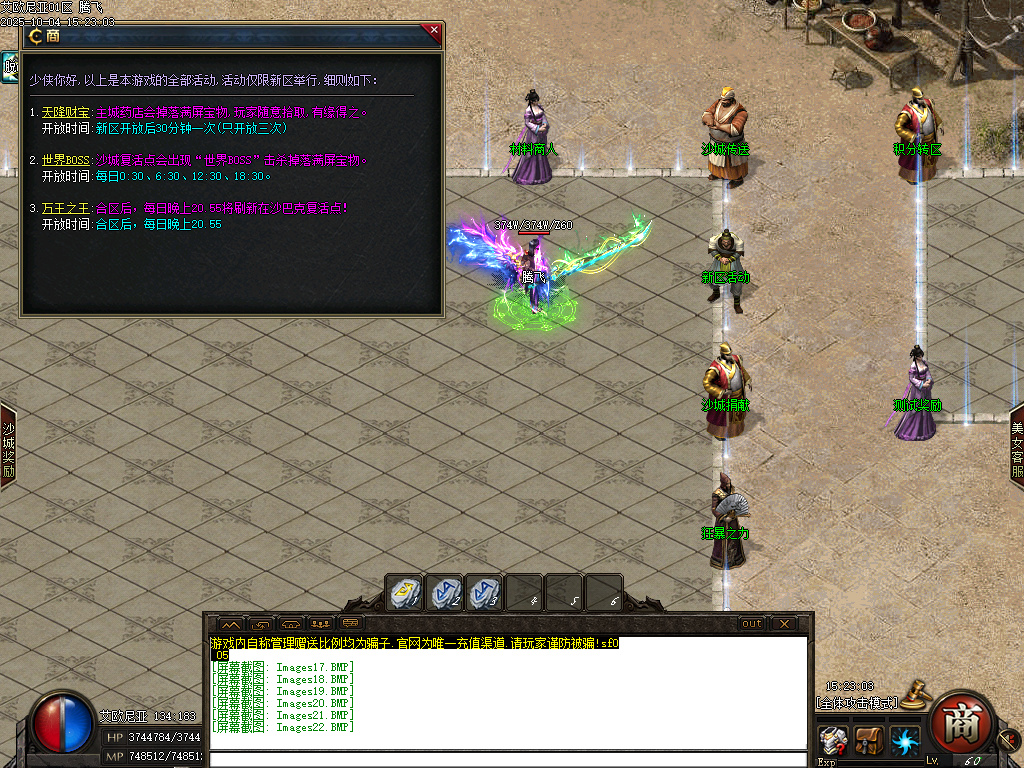
Task: Click the first chat channel button above chat
Action: pos(230,624)
